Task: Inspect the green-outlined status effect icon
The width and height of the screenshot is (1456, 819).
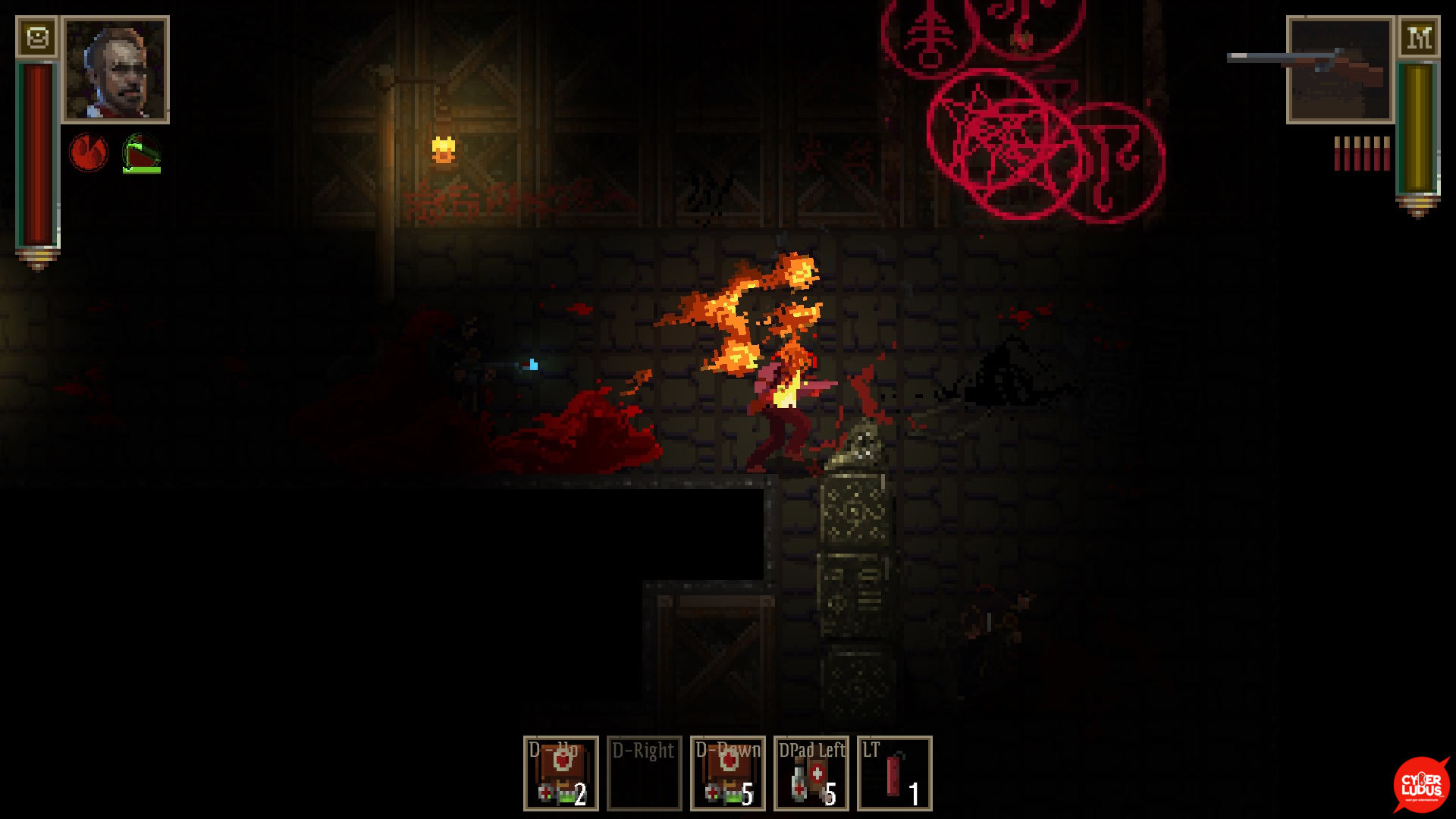Action: coord(142,153)
